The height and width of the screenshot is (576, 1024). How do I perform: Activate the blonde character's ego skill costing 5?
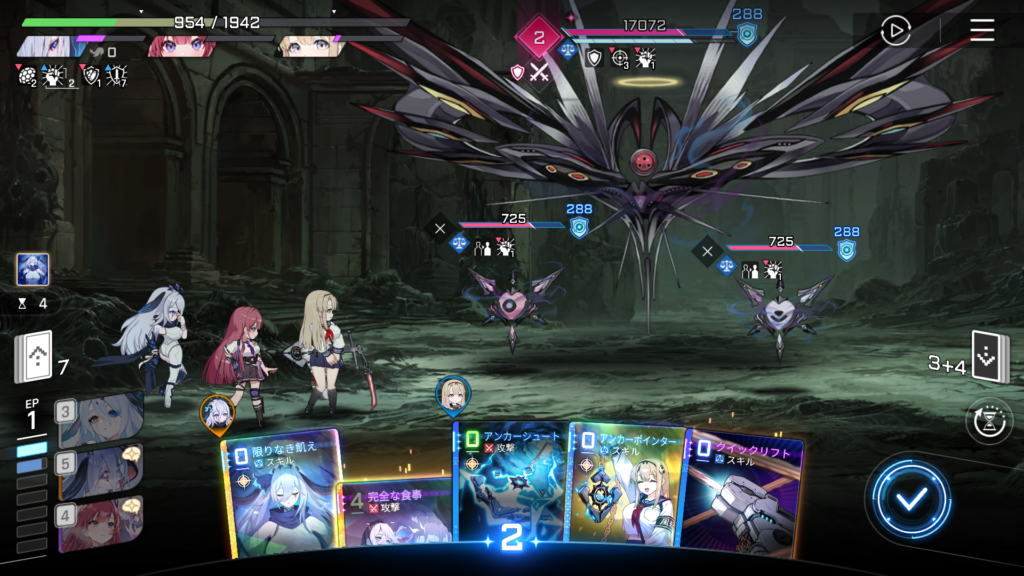100,468
